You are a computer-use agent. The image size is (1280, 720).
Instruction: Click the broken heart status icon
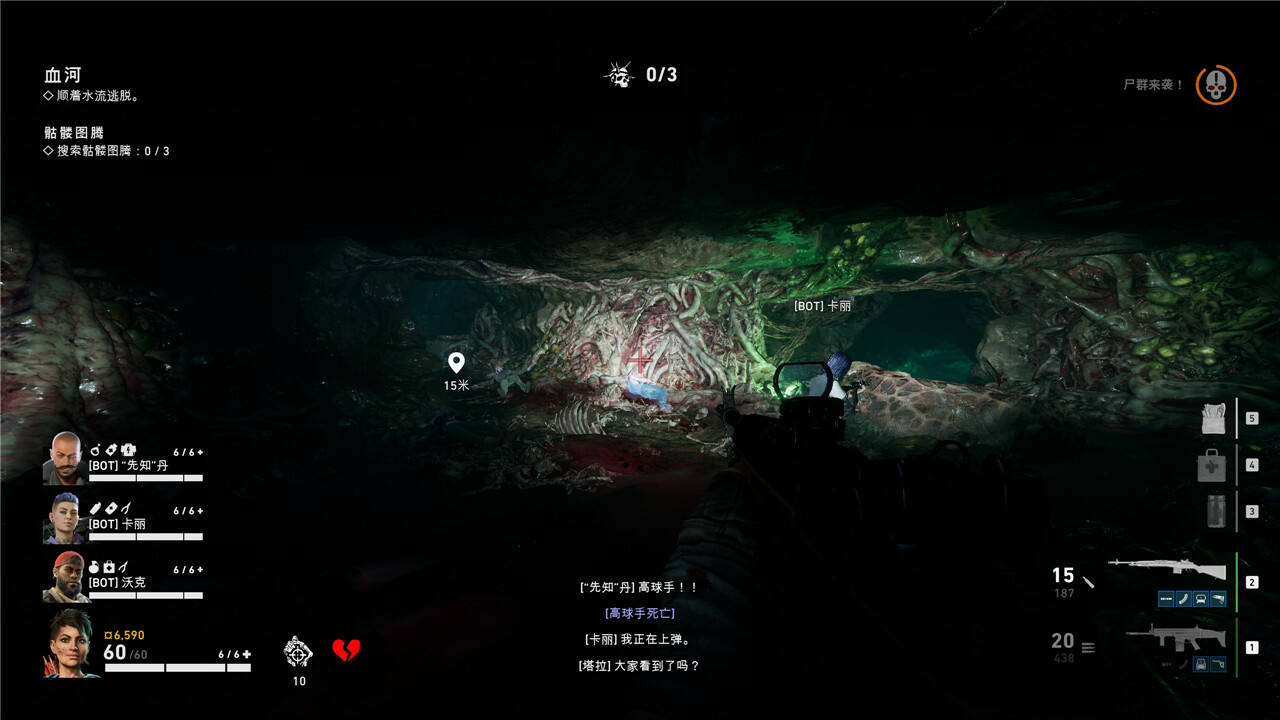346,651
